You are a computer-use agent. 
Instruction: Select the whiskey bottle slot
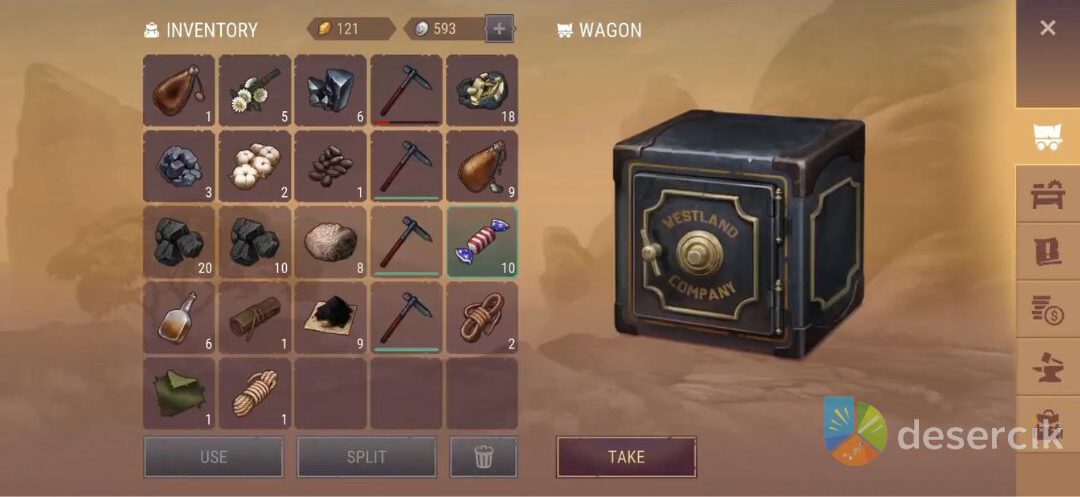click(179, 318)
